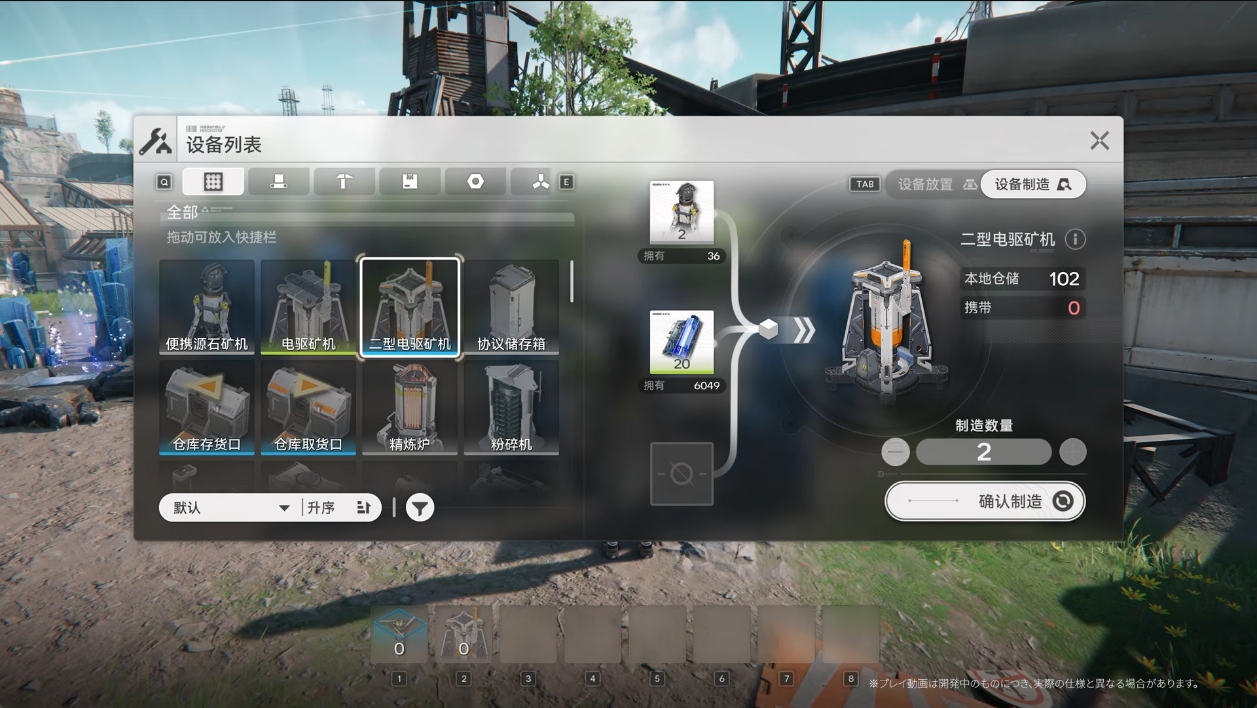
Task: Open the equipment filter funnel button
Action: 420,508
